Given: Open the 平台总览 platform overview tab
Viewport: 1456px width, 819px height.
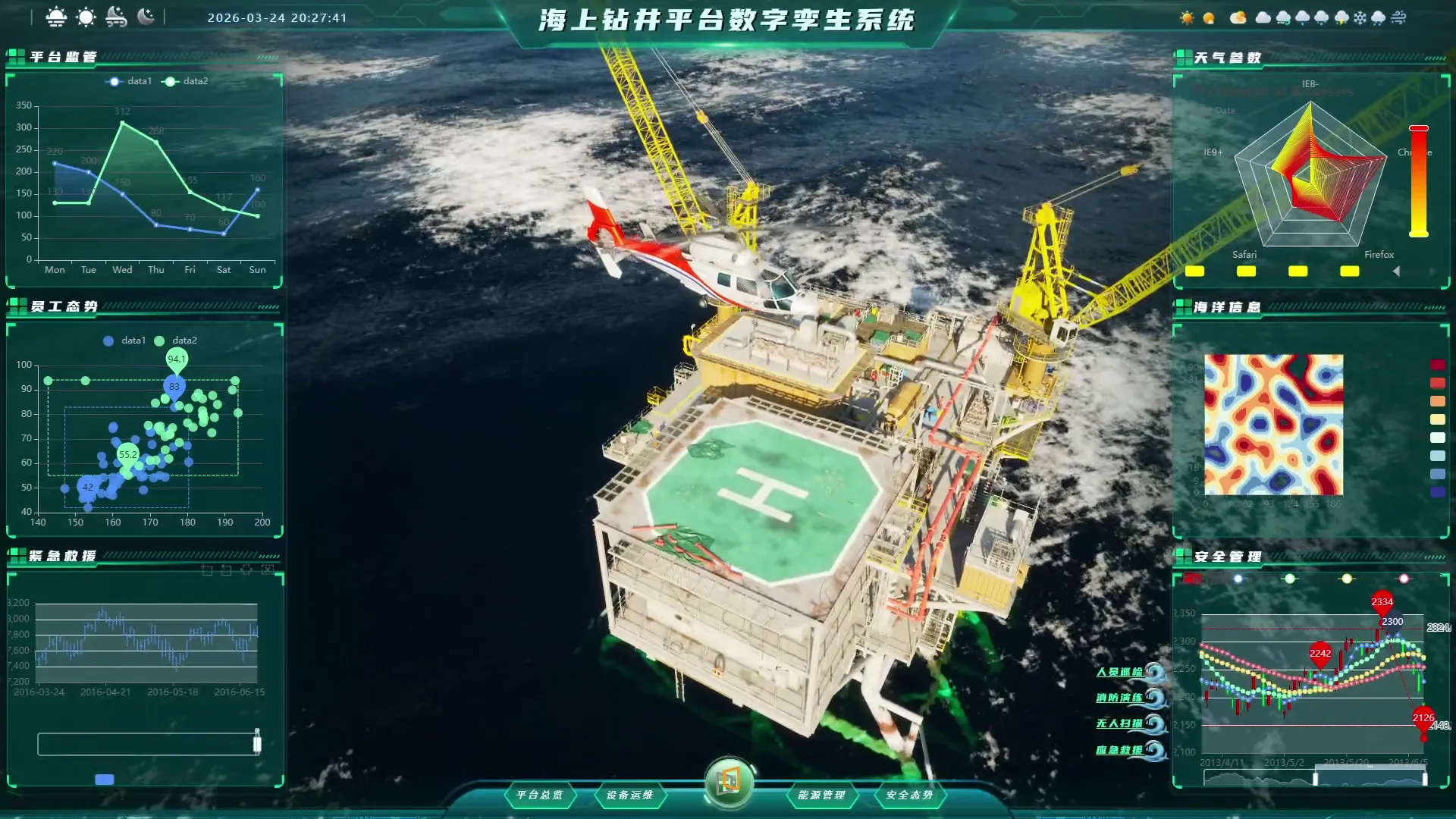Looking at the screenshot, I should point(540,795).
